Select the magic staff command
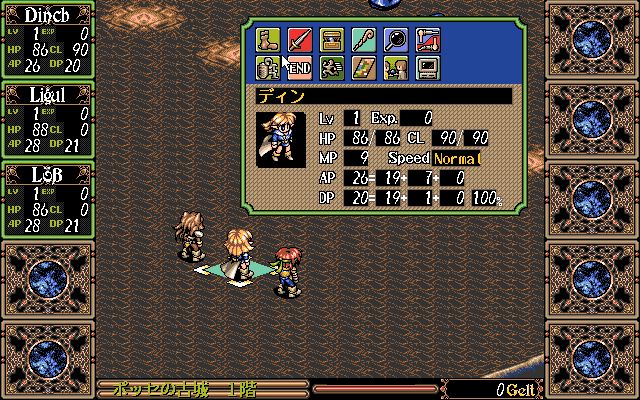 pyautogui.click(x=363, y=40)
